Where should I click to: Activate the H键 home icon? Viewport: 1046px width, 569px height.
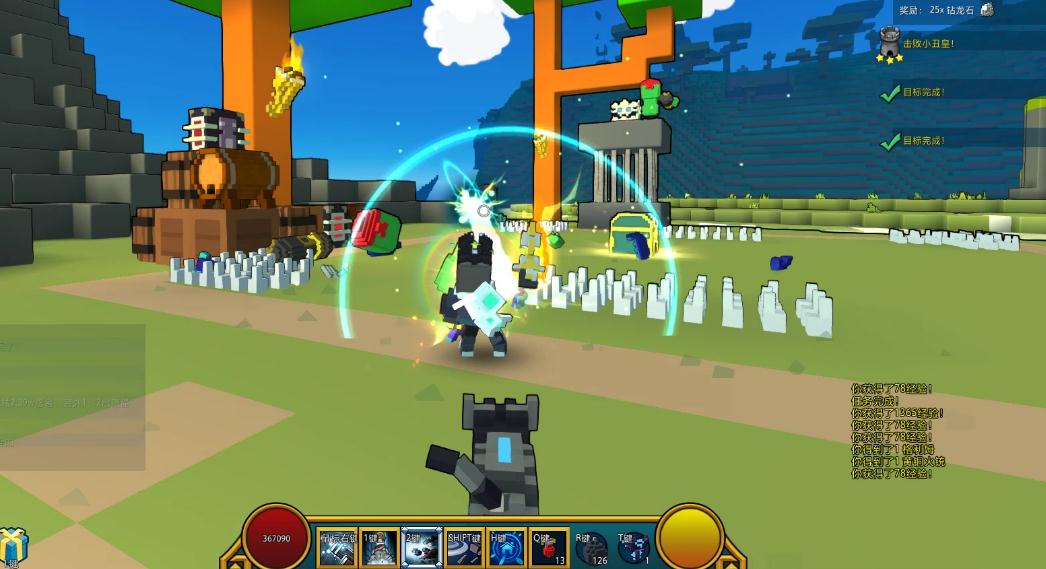(x=507, y=548)
